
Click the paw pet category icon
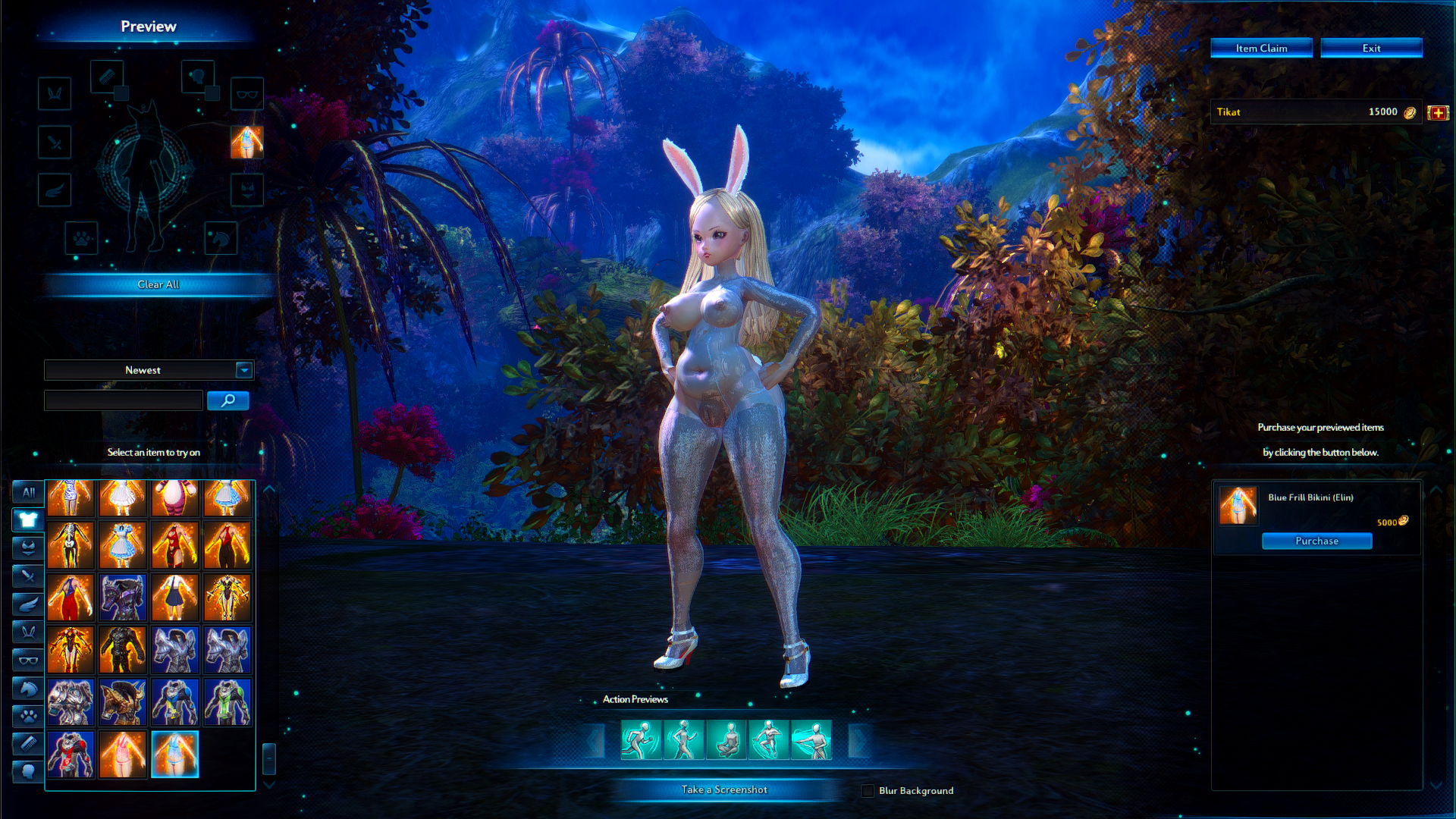click(27, 716)
